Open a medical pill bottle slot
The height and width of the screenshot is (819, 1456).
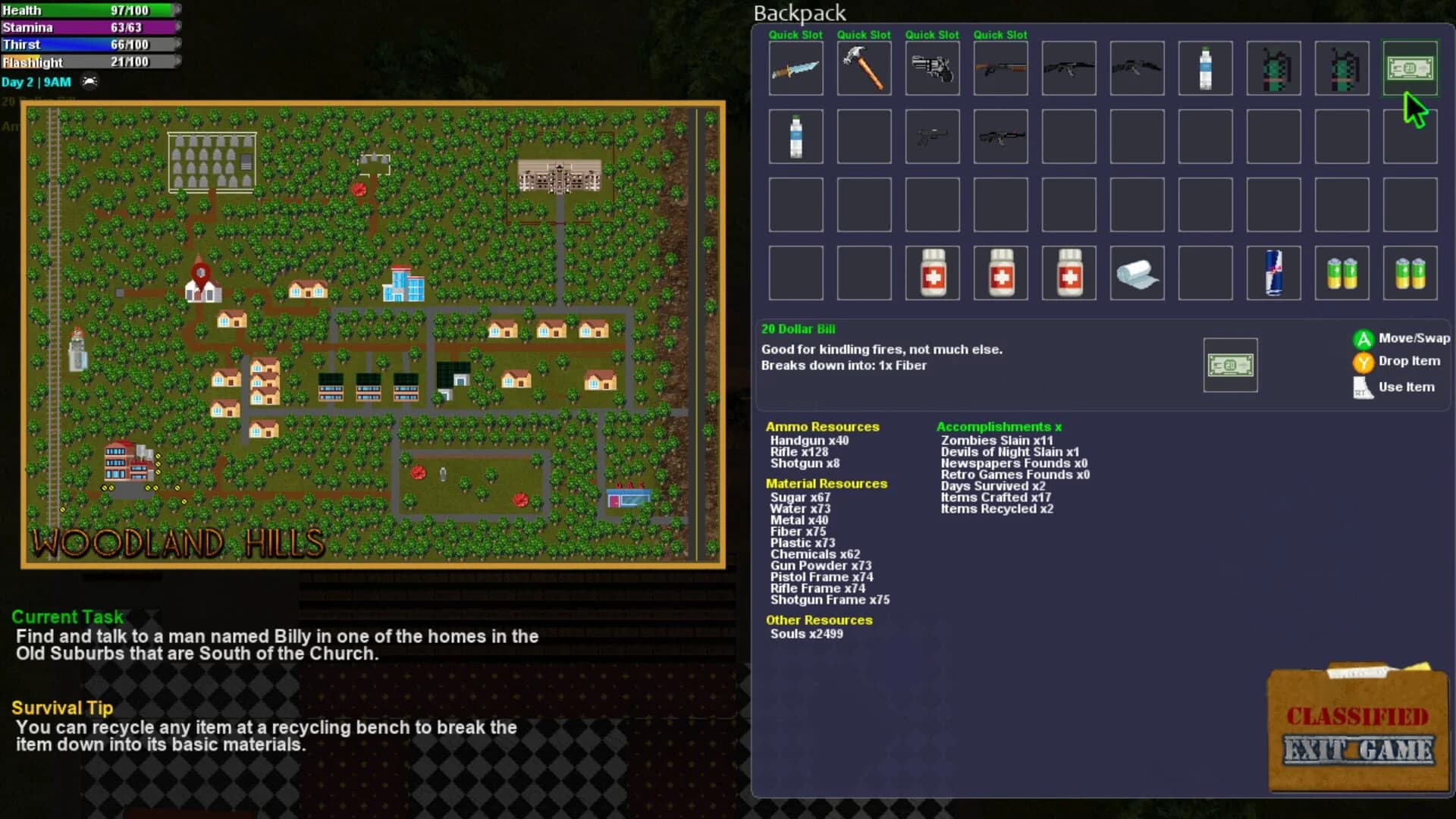pyautogui.click(x=932, y=272)
